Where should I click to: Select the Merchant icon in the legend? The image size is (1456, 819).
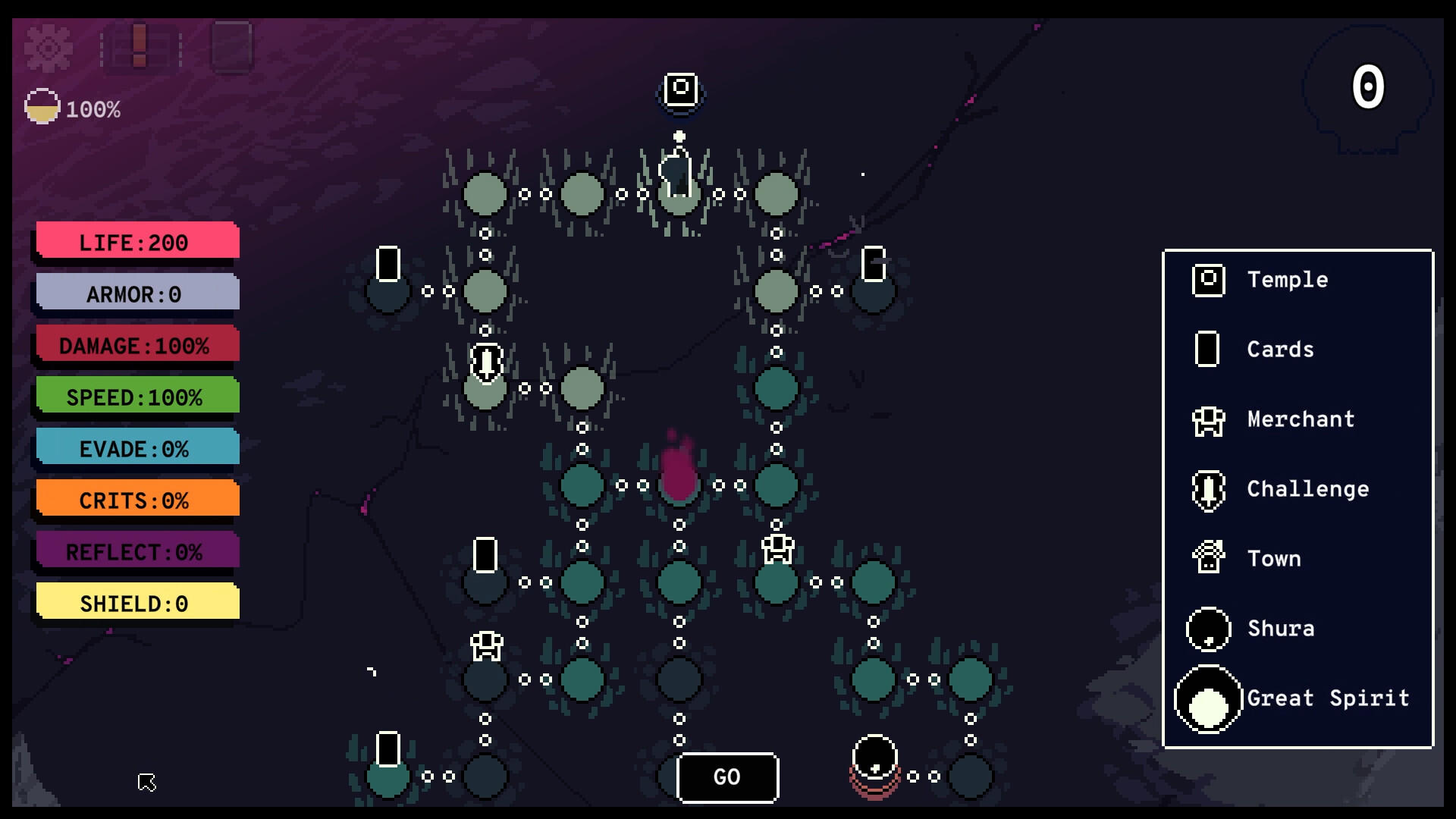coord(1207,419)
